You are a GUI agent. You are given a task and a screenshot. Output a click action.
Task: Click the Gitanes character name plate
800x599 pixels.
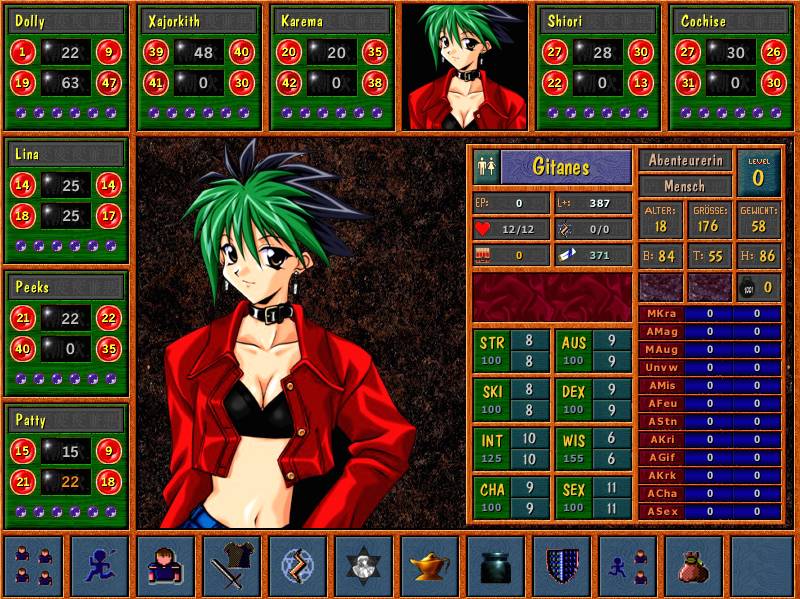566,166
